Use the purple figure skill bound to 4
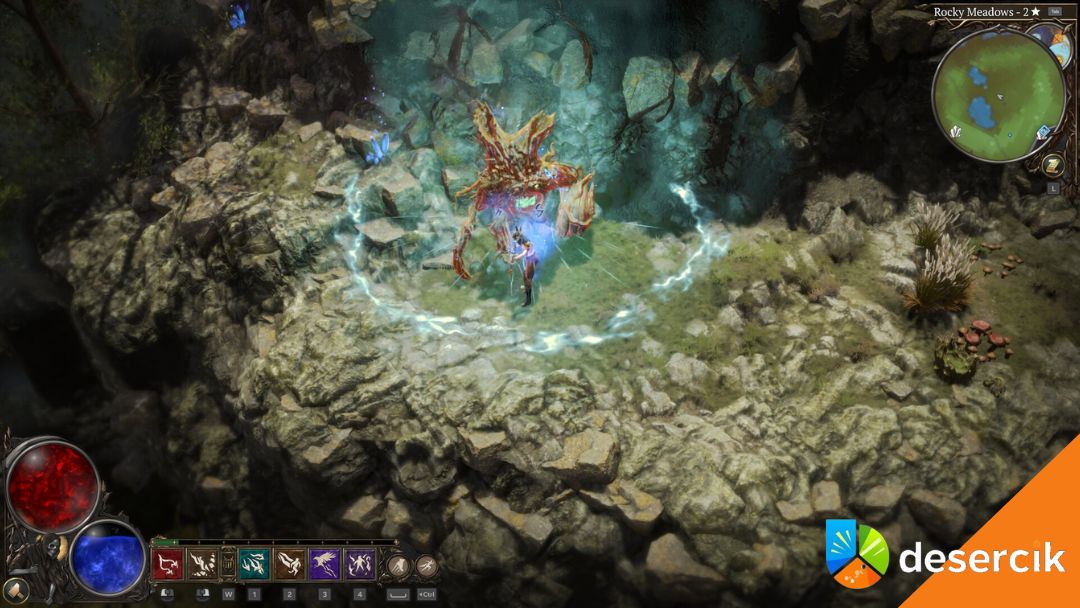This screenshot has width=1080, height=608. tap(360, 565)
